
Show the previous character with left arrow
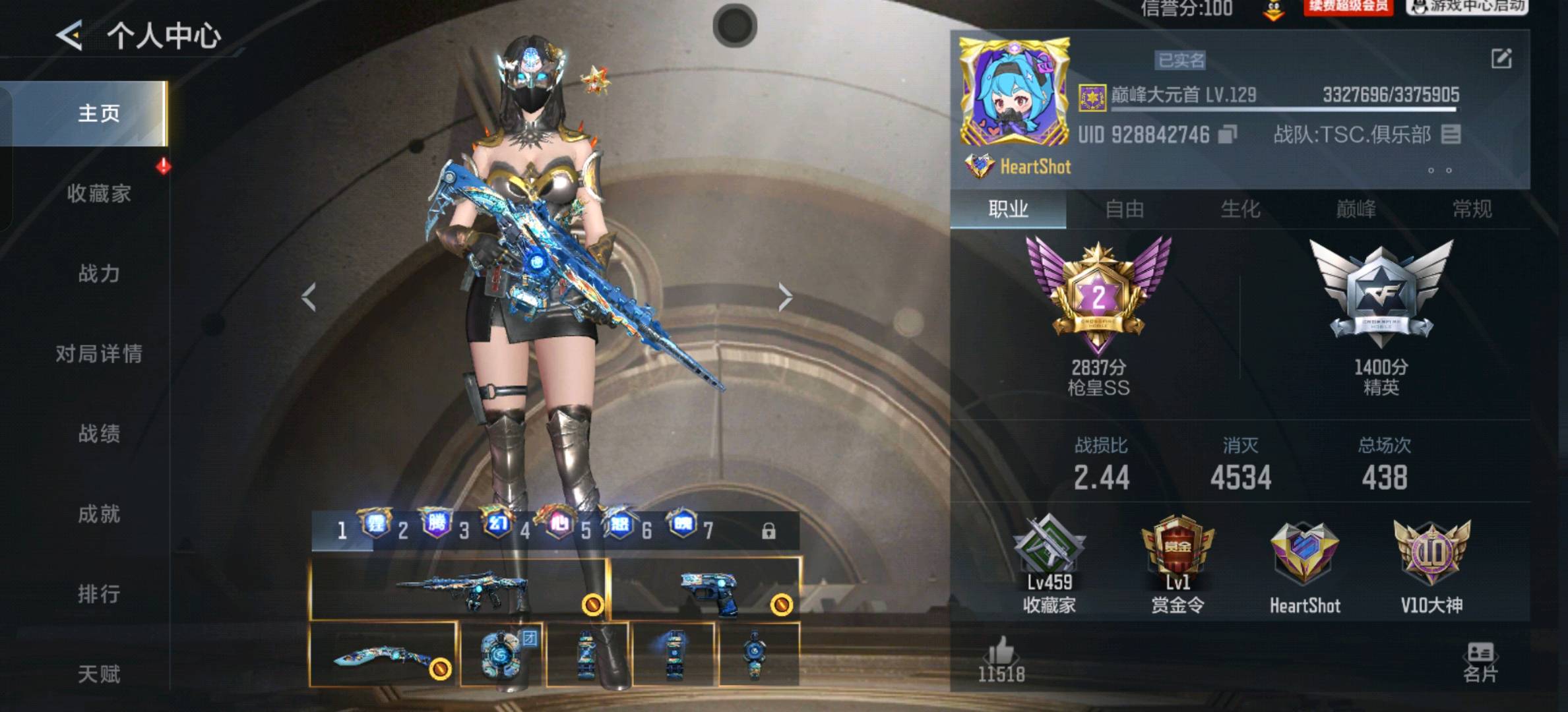(x=309, y=297)
